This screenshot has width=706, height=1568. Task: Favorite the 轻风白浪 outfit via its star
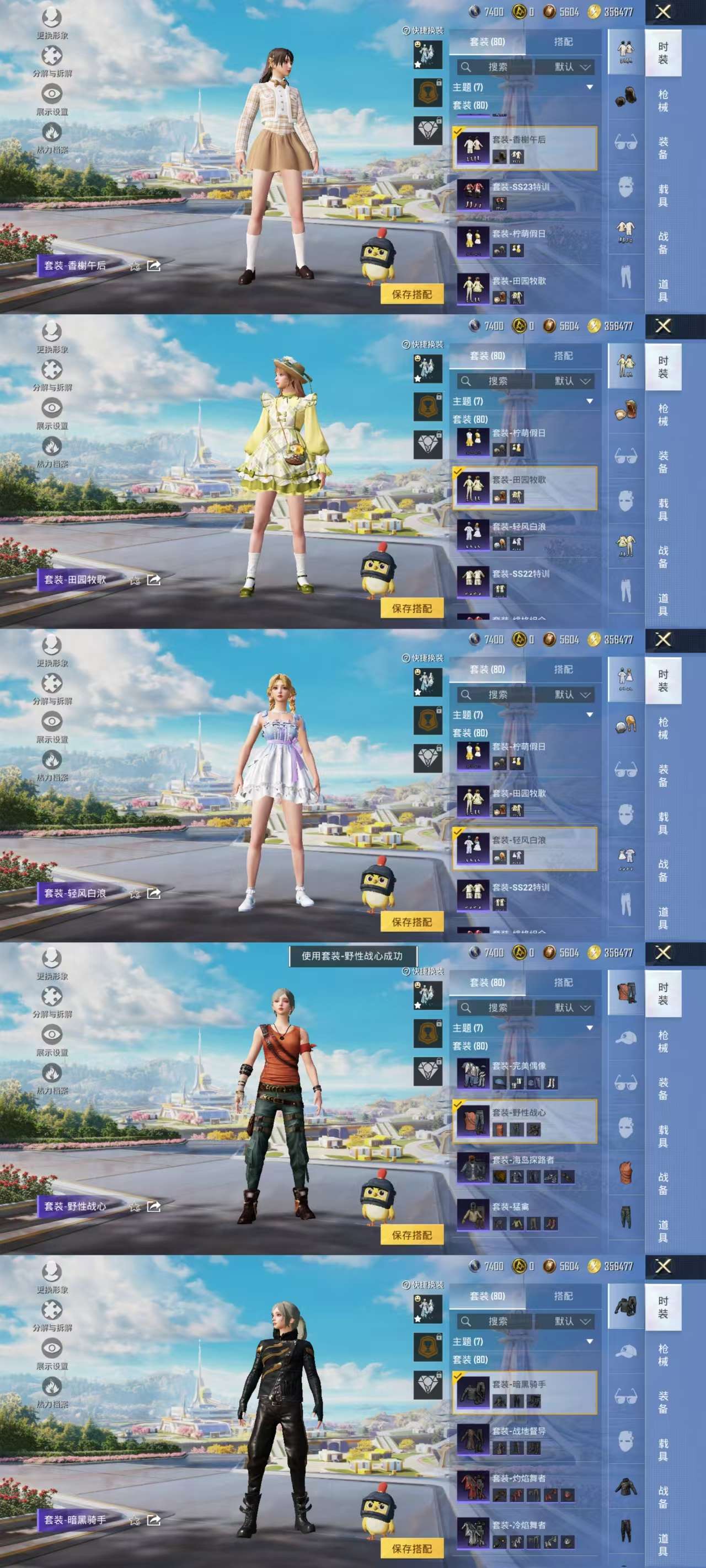(135, 893)
